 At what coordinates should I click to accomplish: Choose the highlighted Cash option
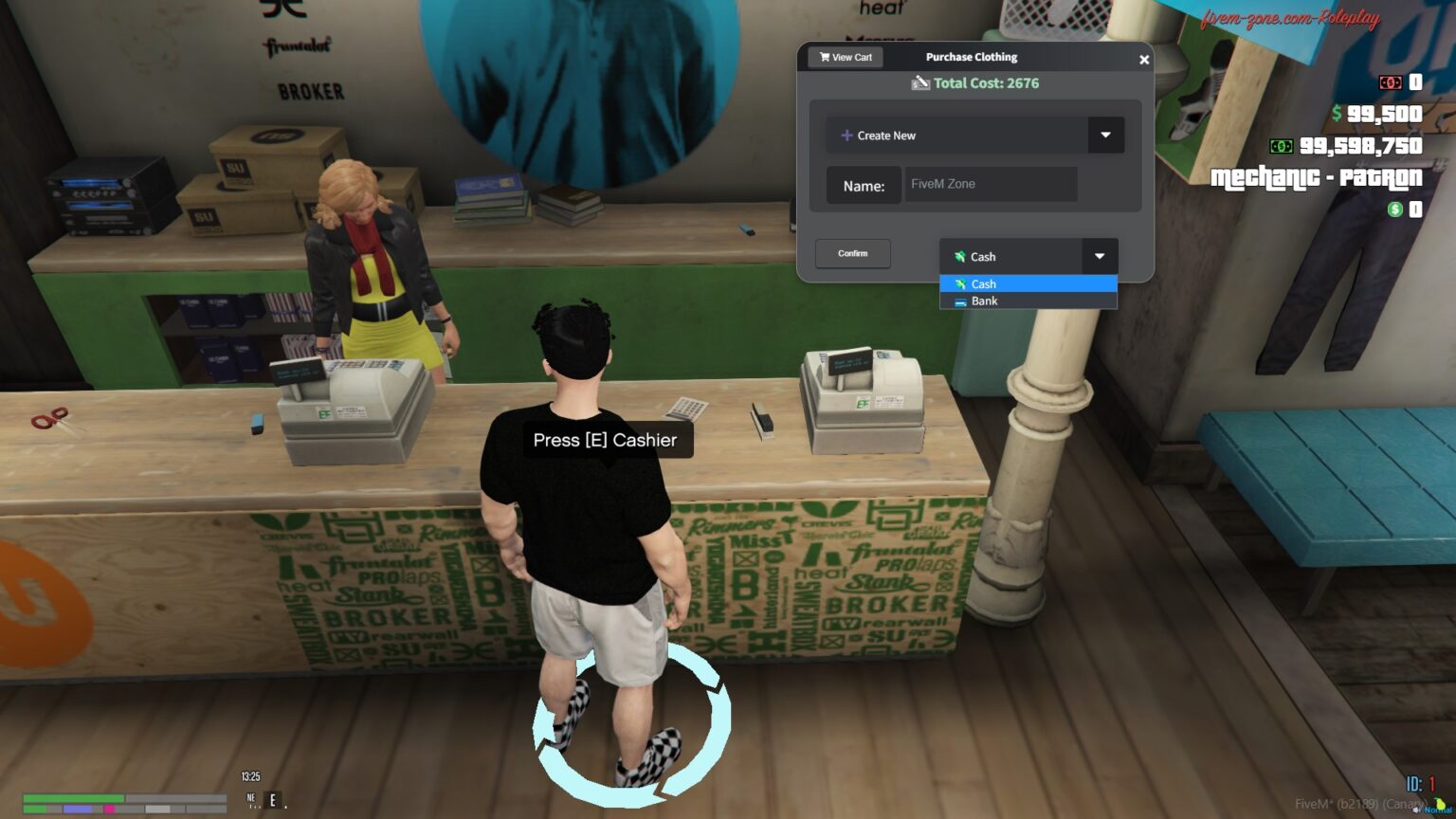[984, 283]
